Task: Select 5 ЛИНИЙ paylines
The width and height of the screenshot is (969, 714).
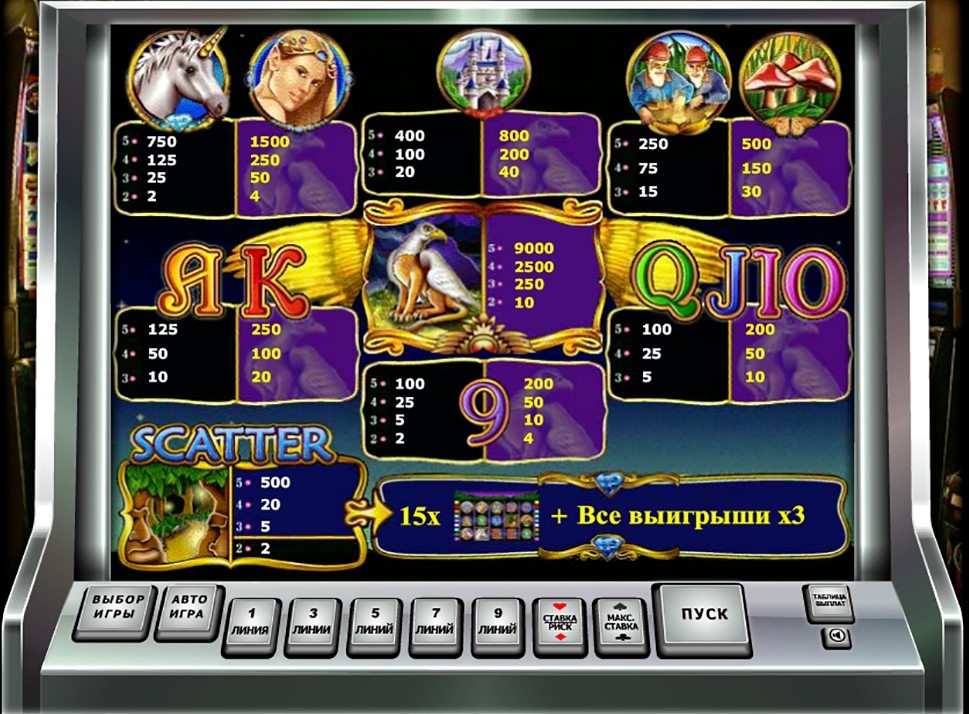Action: pos(375,626)
